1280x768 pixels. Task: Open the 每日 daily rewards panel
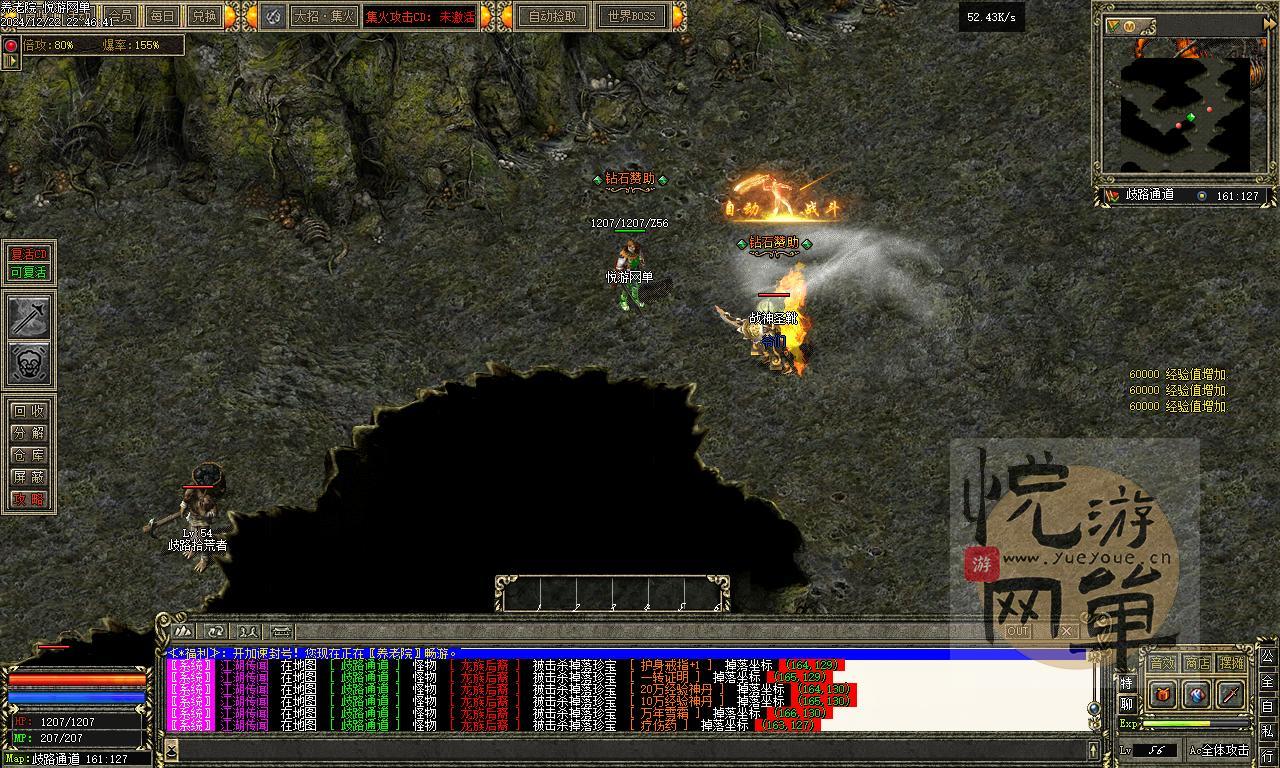click(x=162, y=16)
